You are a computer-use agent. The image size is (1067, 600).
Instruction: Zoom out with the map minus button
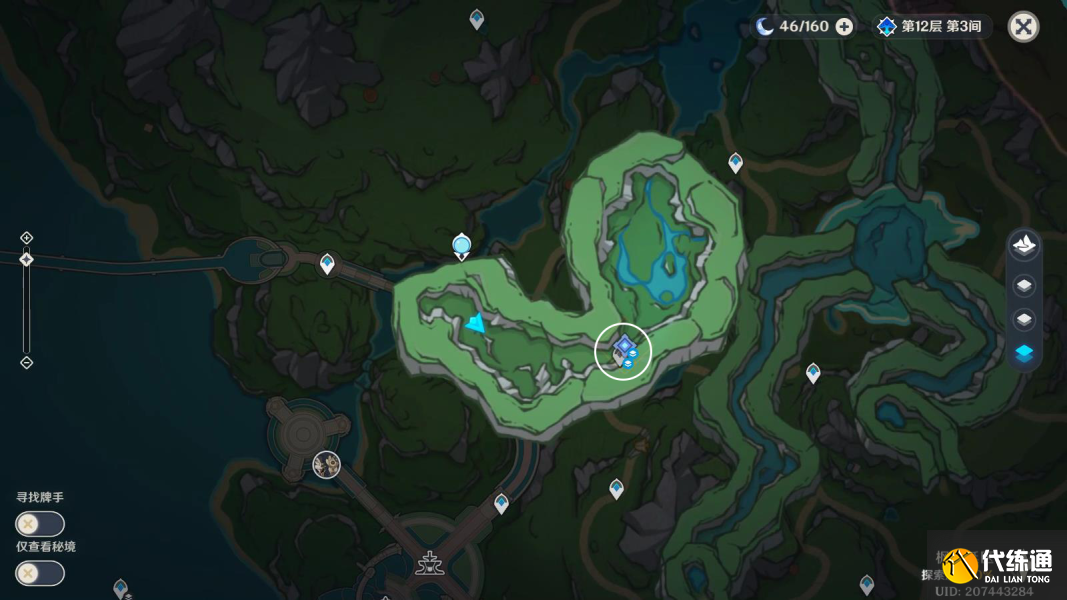pos(27,362)
